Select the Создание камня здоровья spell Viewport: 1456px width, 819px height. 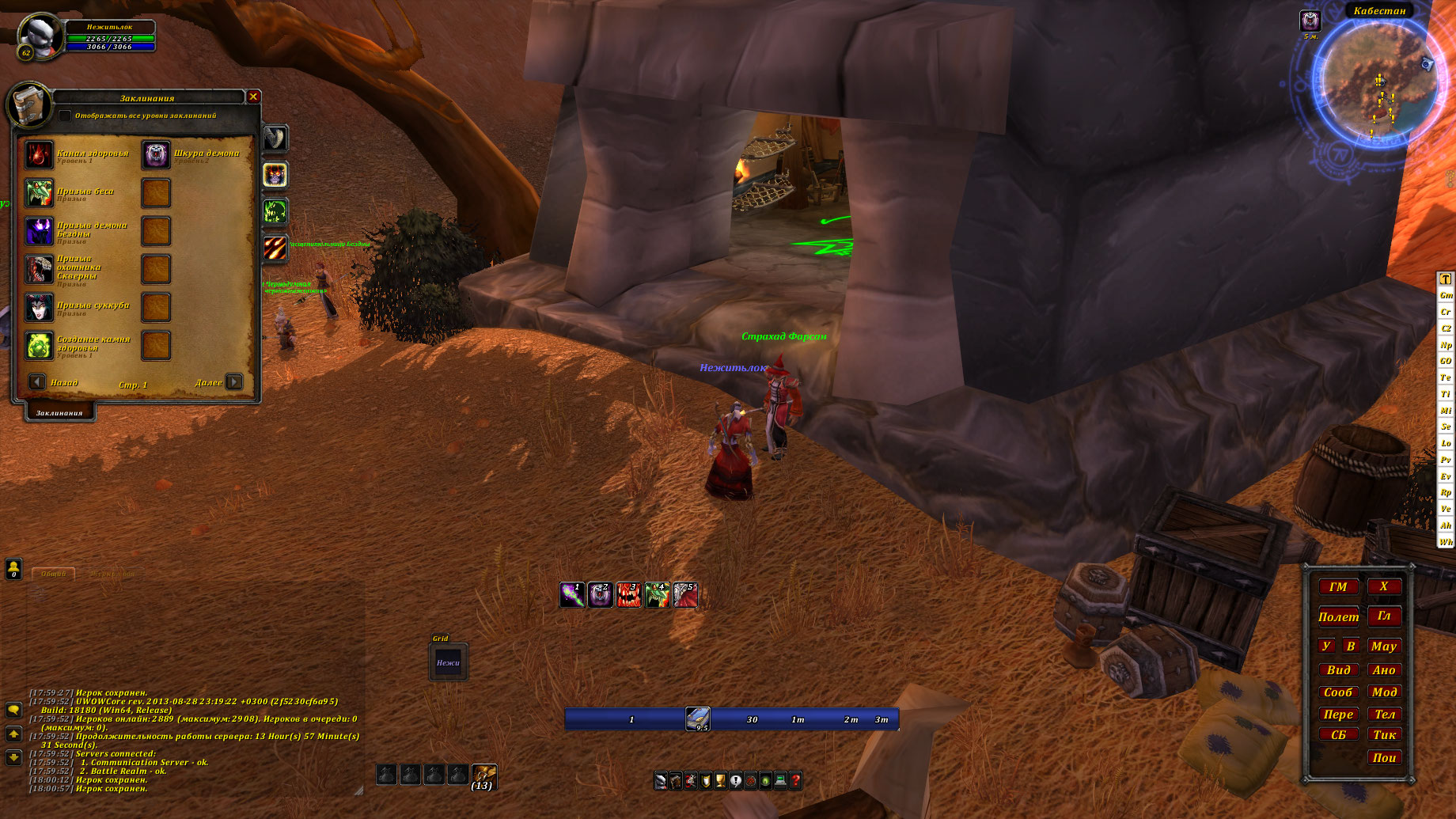tap(39, 346)
